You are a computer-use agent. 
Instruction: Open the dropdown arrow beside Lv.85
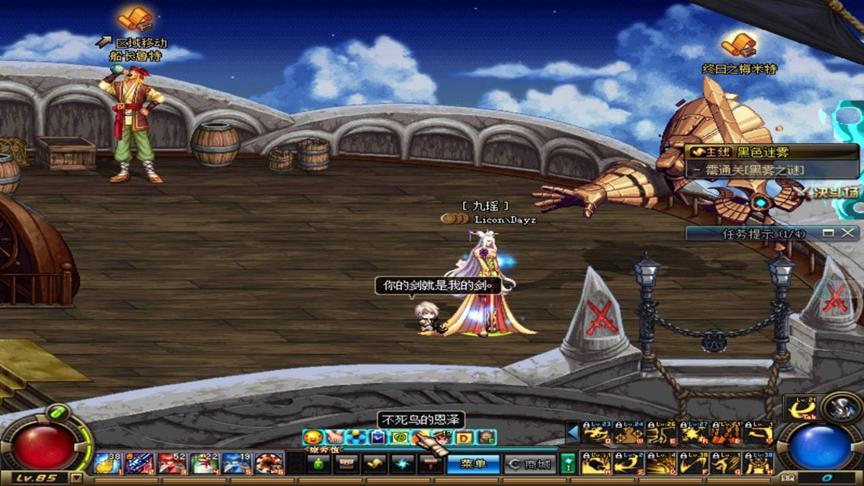coord(77,478)
